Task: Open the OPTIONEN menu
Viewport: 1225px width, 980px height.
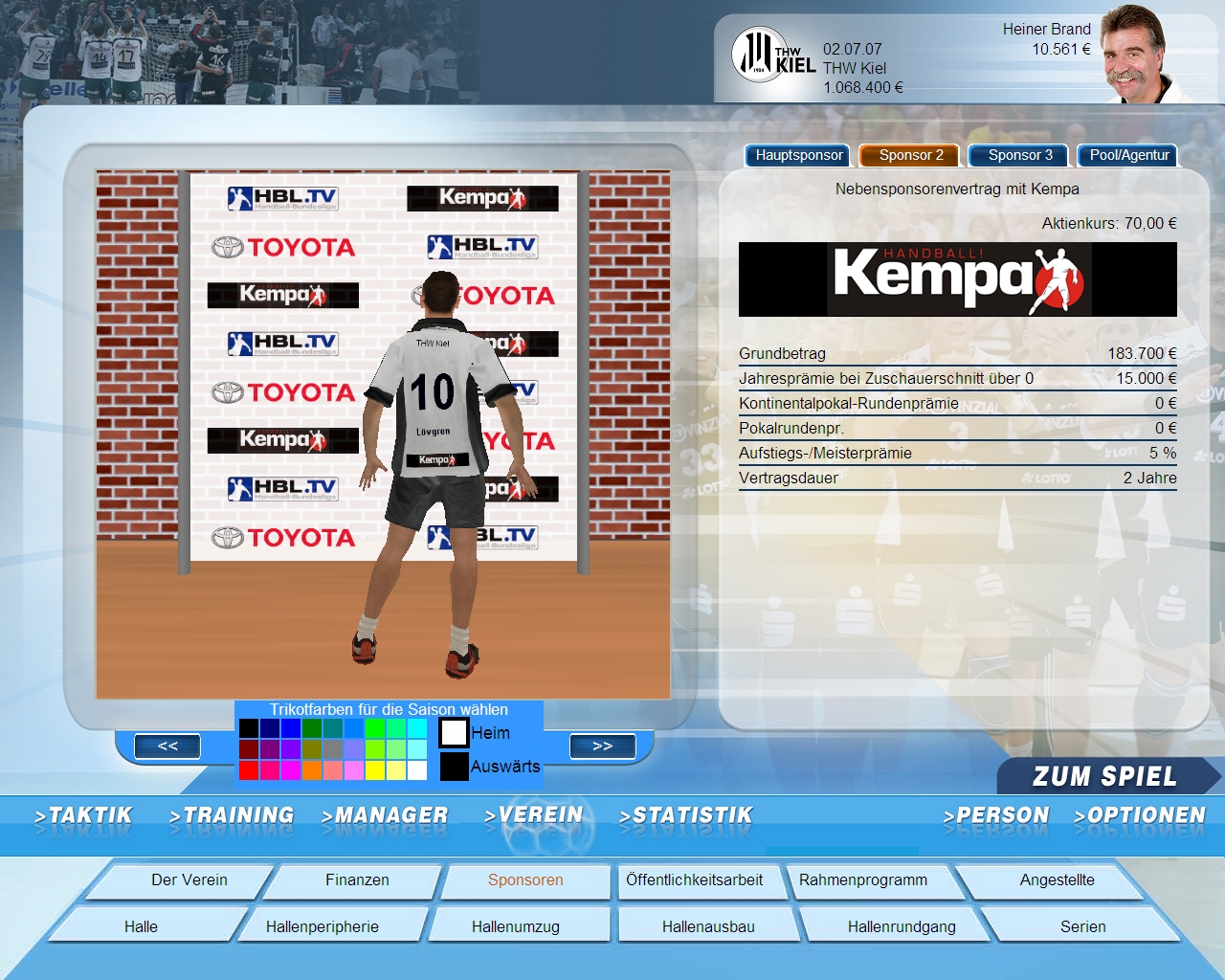Action: [x=1140, y=815]
